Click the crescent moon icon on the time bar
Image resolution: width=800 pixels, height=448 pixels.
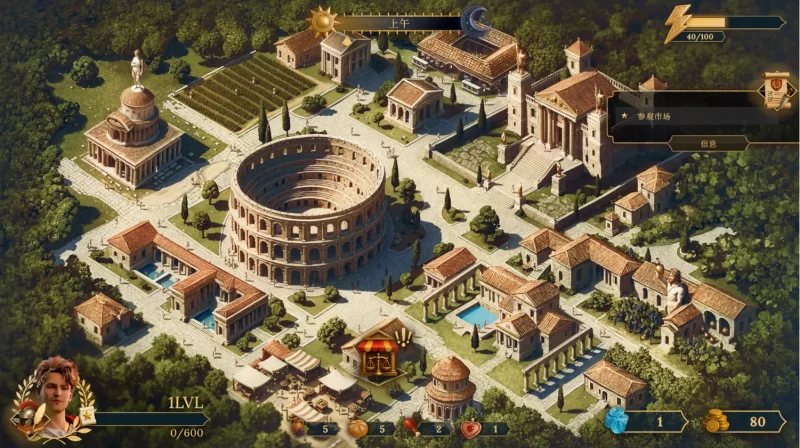click(x=476, y=20)
